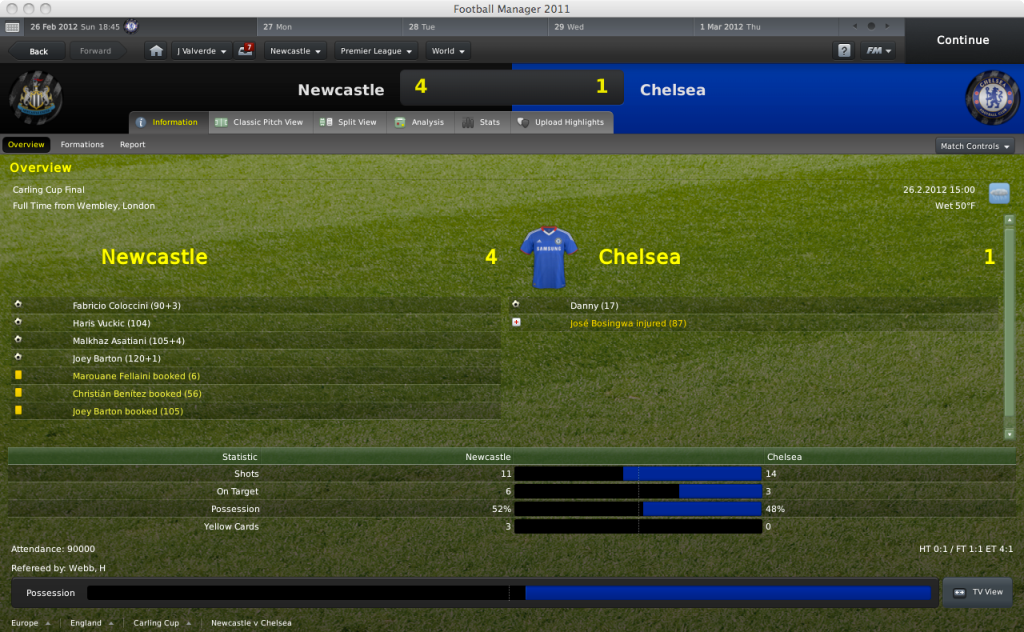
Task: Go Back to previous screen
Action: pos(39,51)
